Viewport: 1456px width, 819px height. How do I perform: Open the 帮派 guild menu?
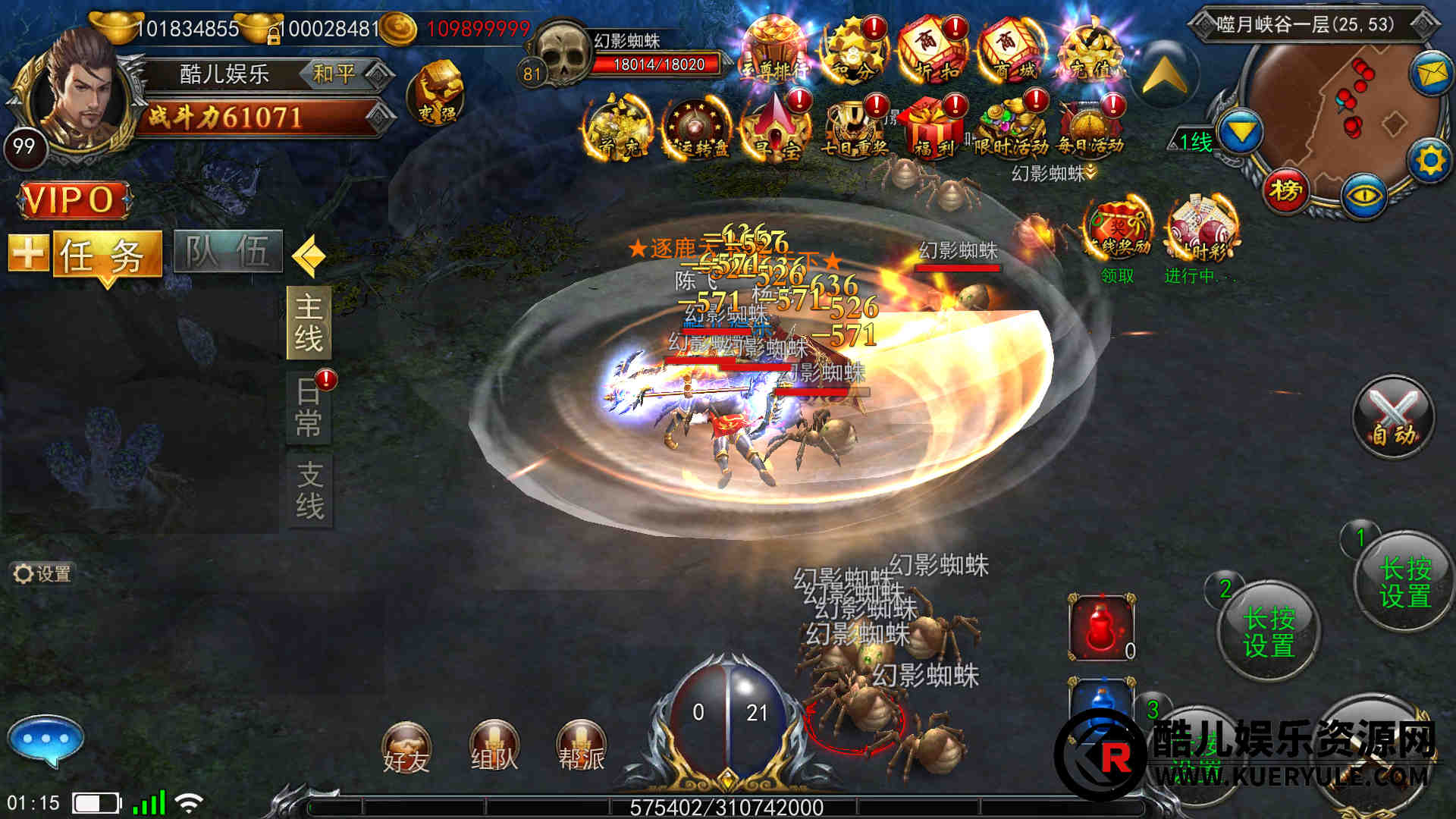click(581, 746)
